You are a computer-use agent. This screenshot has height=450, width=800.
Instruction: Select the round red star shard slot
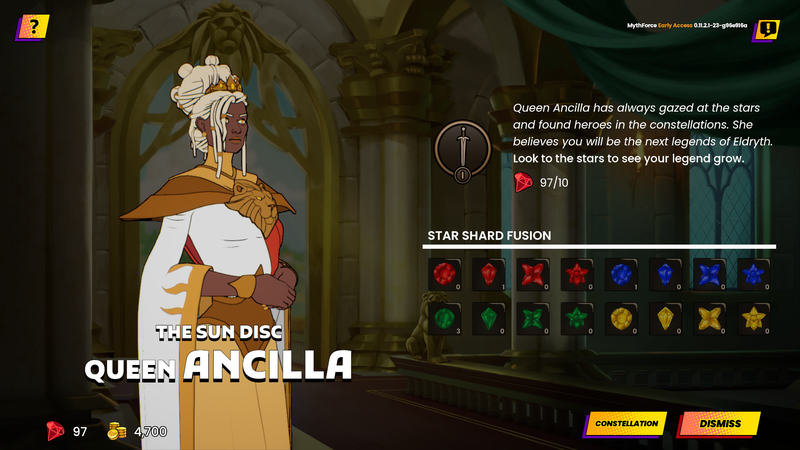444,274
